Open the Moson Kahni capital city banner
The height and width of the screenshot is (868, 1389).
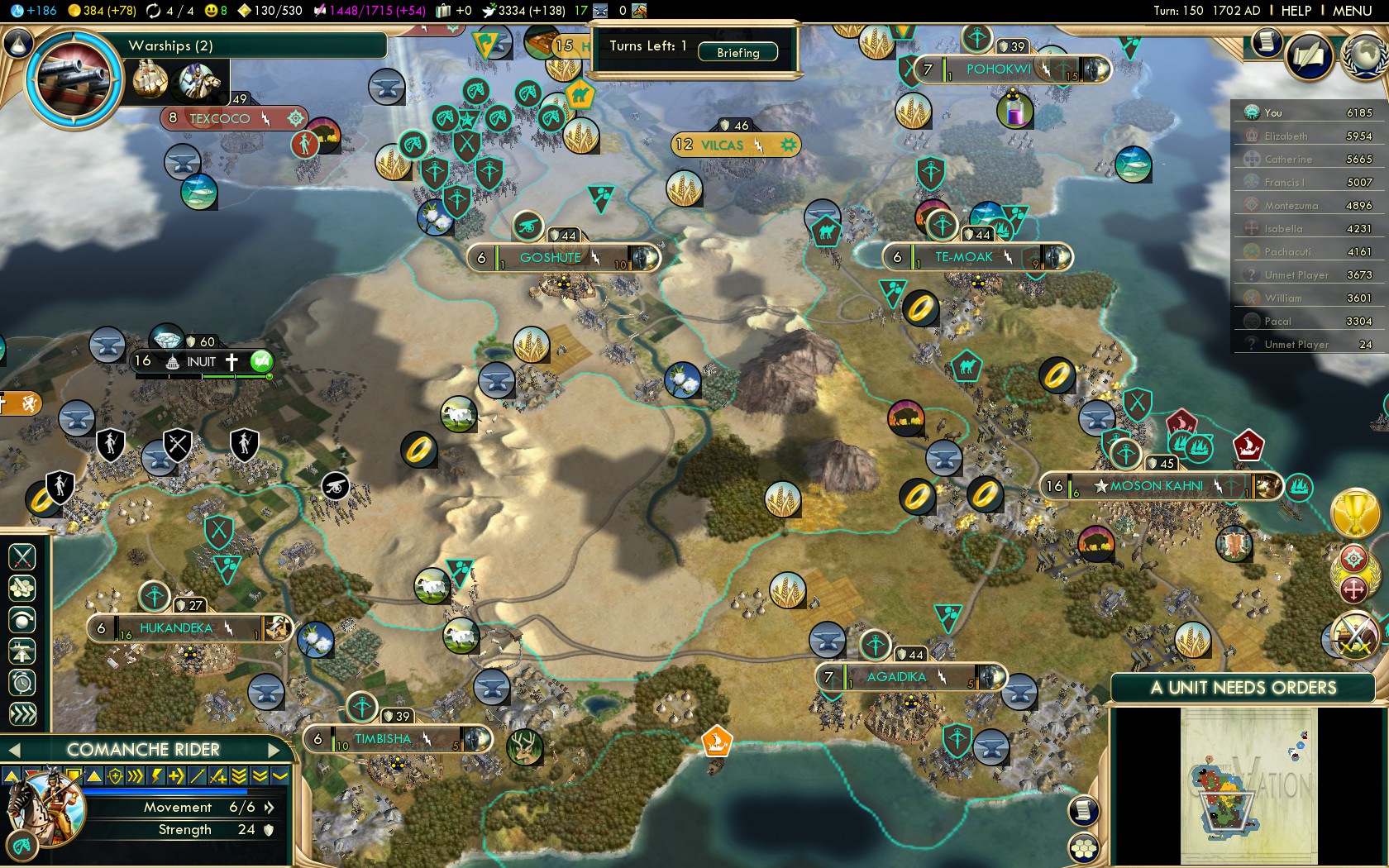(x=1156, y=486)
